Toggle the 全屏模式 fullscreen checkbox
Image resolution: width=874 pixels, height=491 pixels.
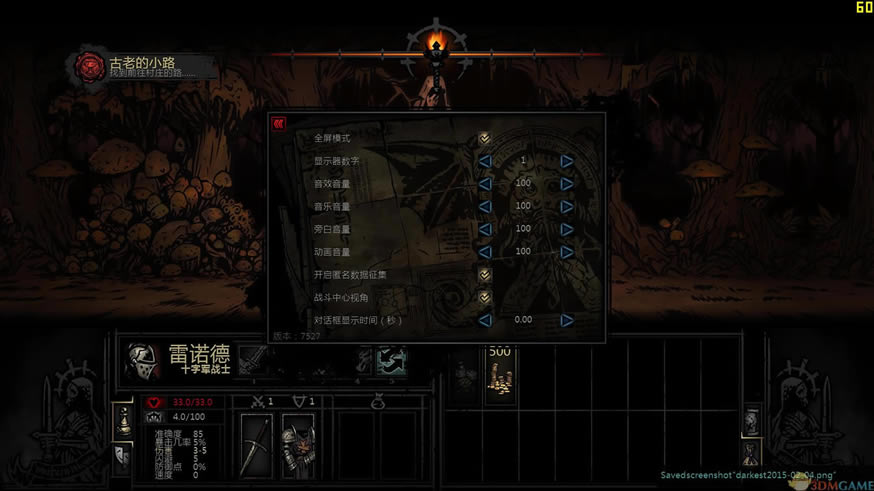pyautogui.click(x=485, y=138)
